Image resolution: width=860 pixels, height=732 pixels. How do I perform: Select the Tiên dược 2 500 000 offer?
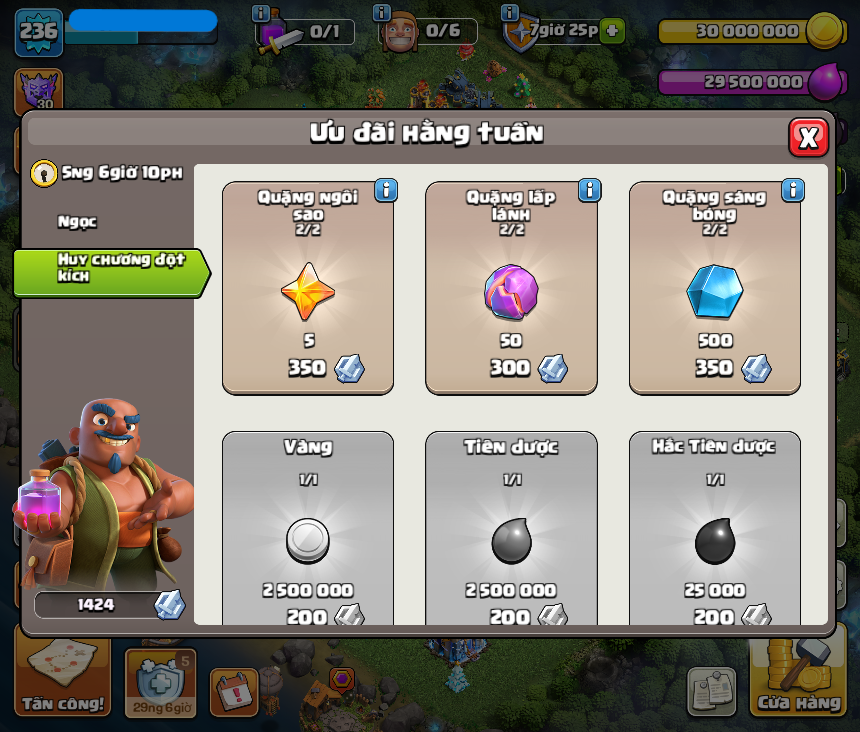coord(511,530)
